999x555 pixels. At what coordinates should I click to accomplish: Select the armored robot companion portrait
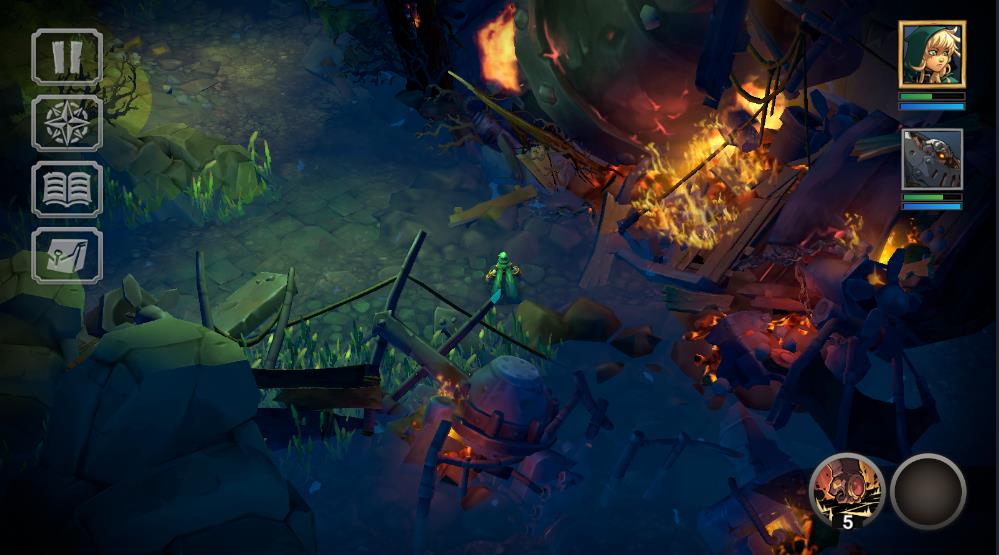[x=932, y=159]
